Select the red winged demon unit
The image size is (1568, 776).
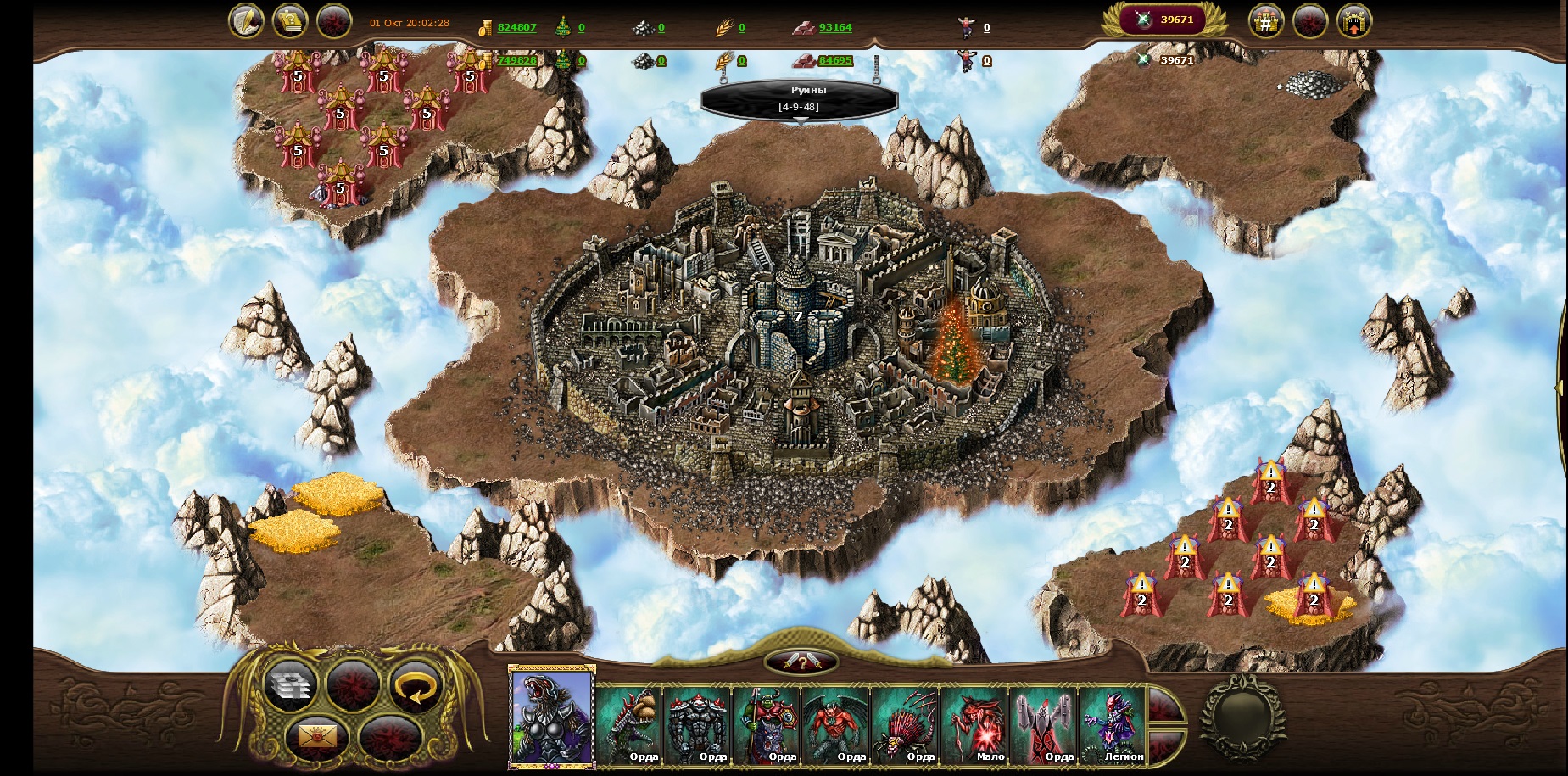coord(835,725)
